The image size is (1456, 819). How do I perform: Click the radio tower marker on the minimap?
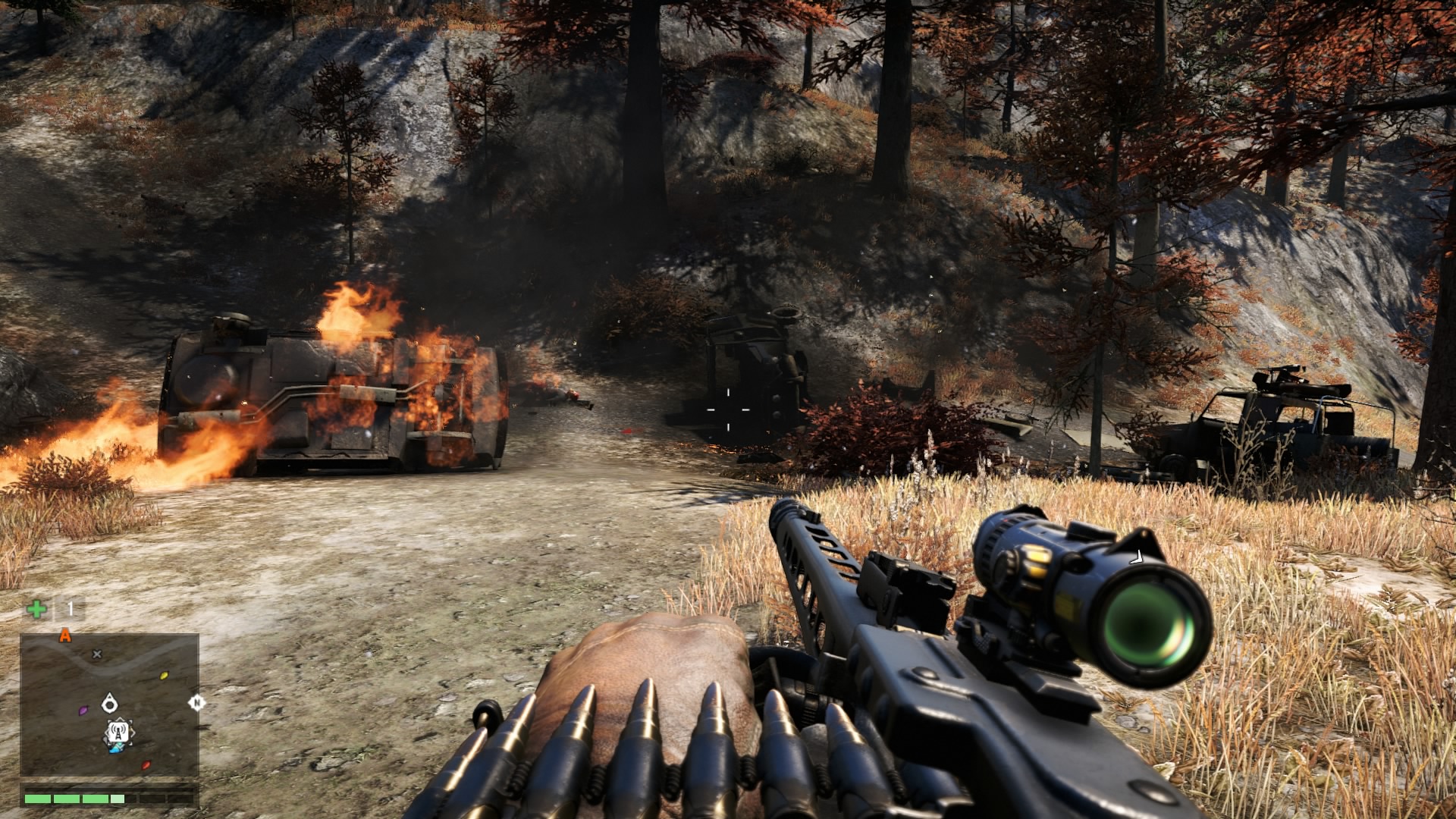point(118,733)
